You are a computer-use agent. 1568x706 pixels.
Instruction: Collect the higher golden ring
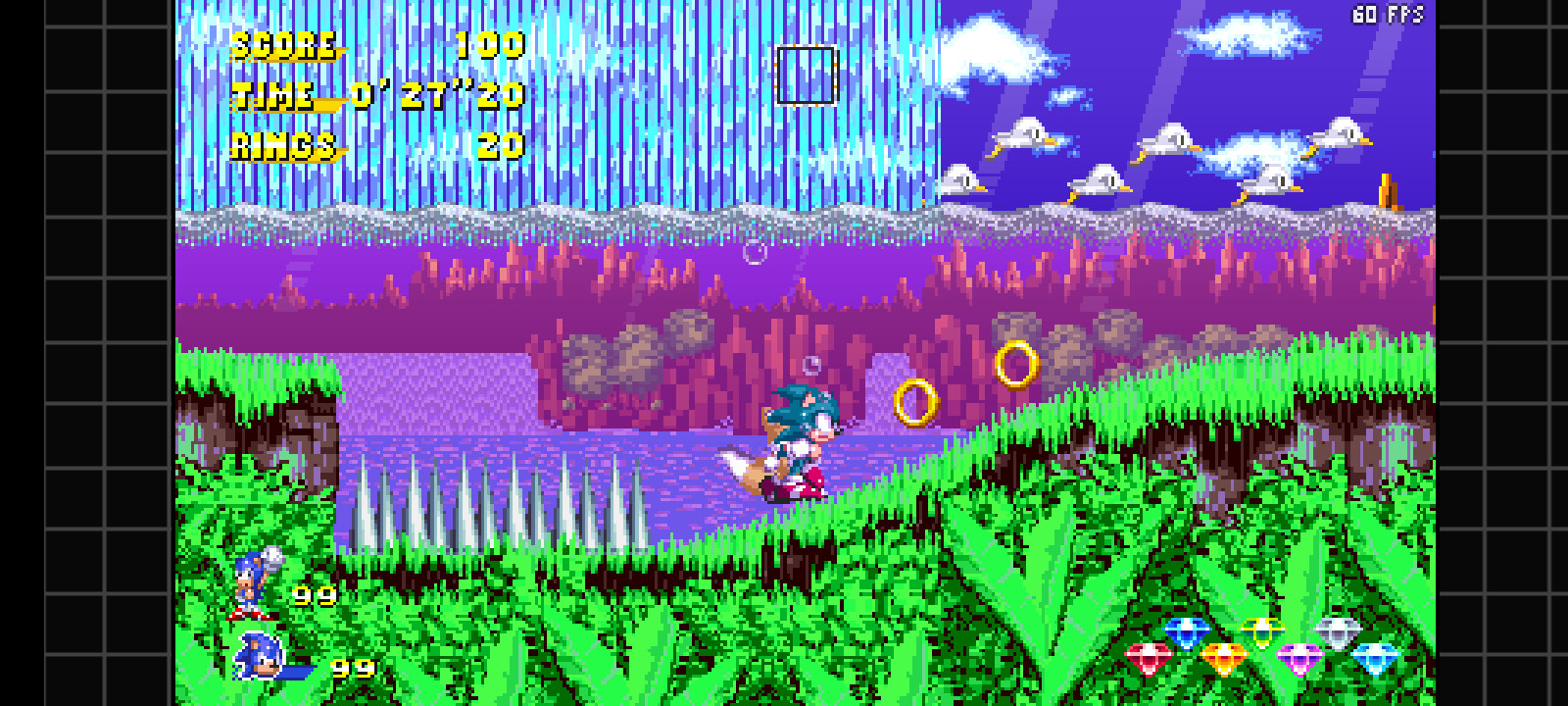[x=1016, y=362]
